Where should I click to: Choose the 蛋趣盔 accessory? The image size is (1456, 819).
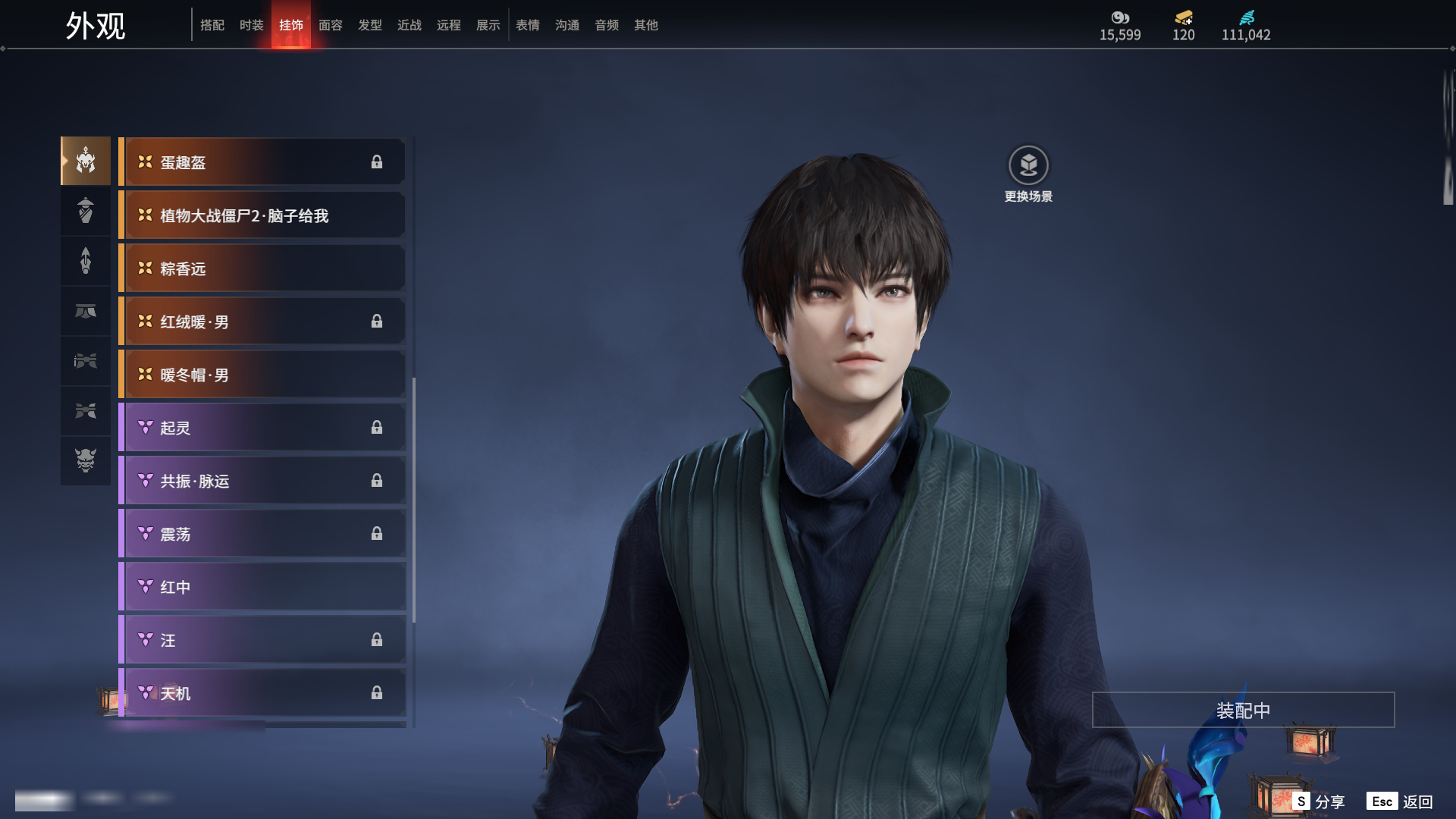point(262,162)
